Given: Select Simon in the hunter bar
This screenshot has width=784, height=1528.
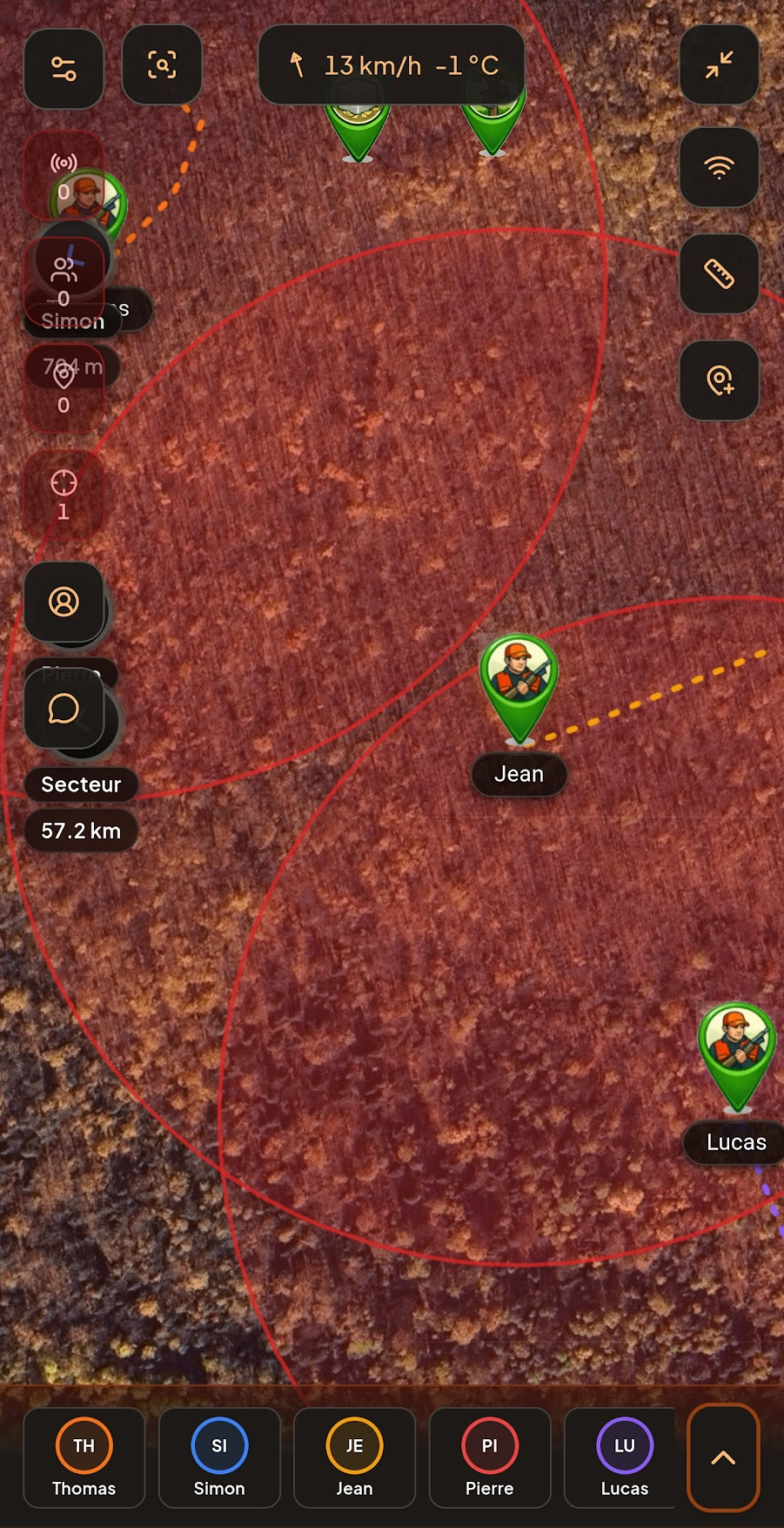Looking at the screenshot, I should (219, 1457).
